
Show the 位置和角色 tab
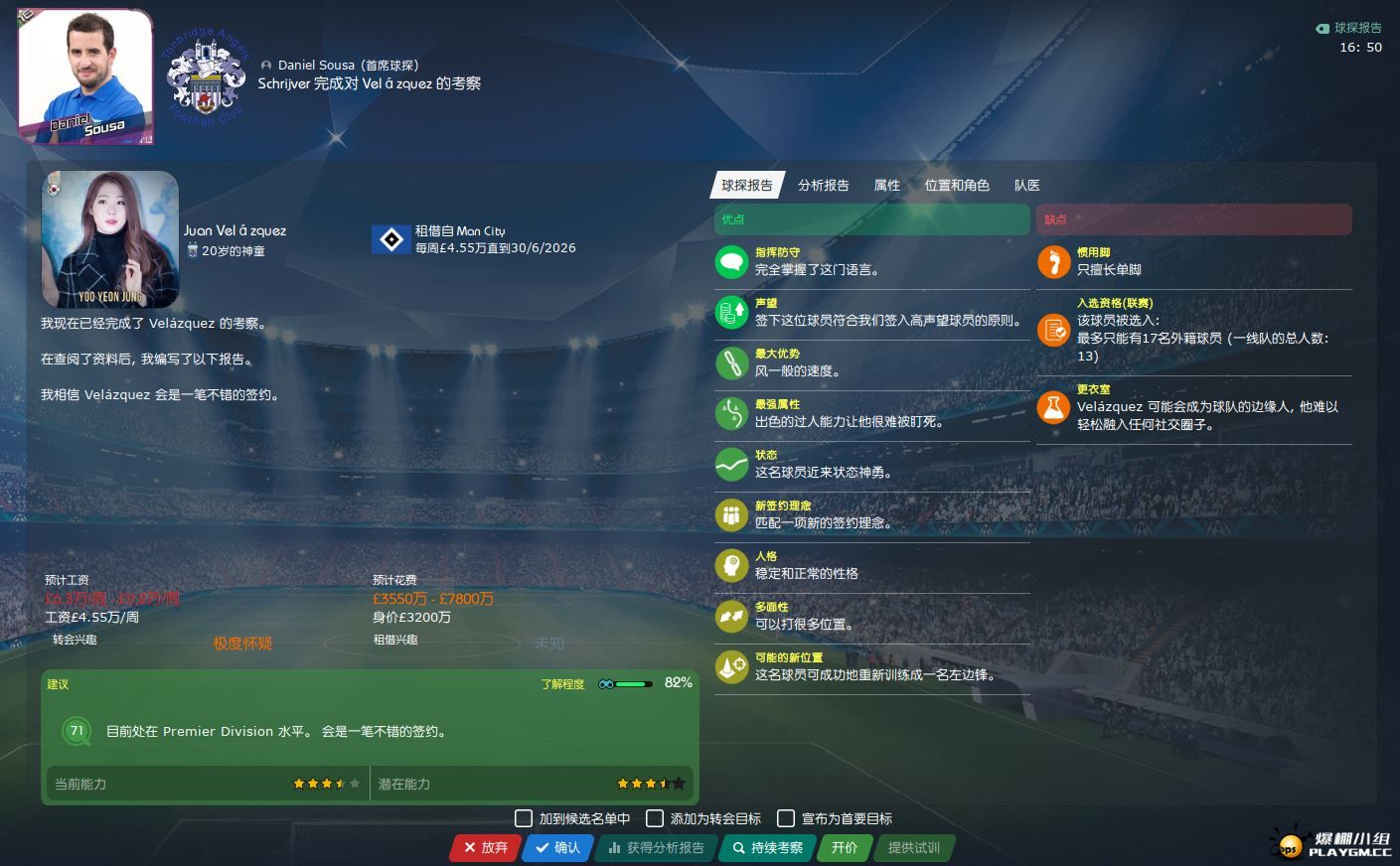(x=957, y=186)
